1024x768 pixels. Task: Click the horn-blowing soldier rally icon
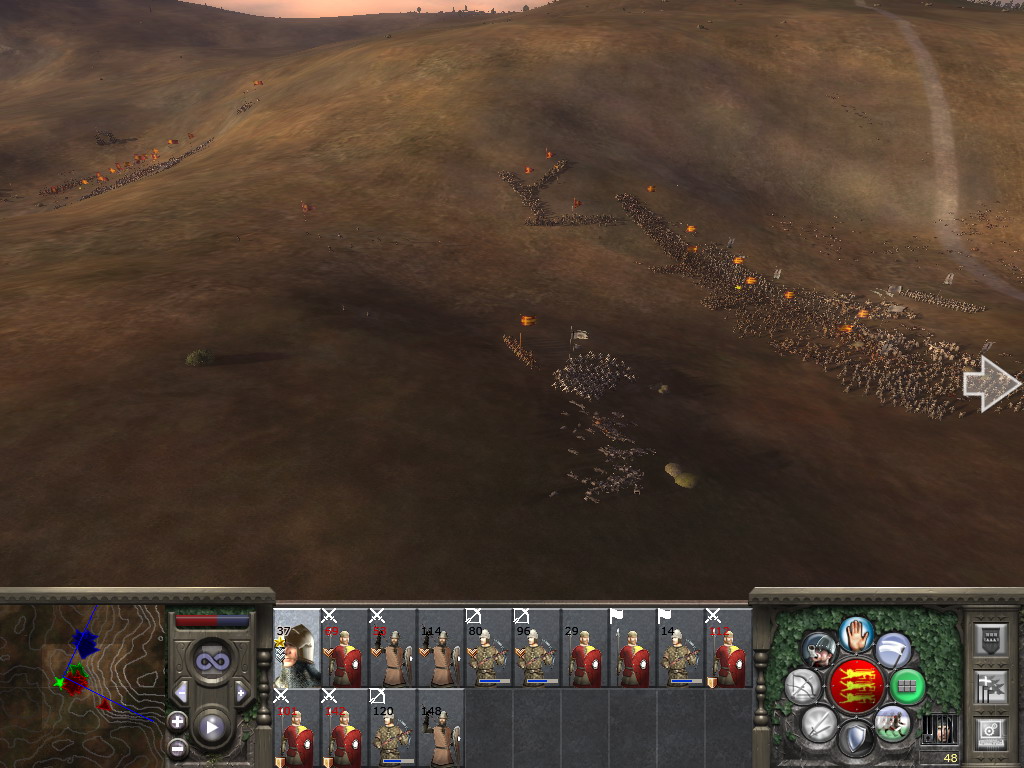coord(820,650)
